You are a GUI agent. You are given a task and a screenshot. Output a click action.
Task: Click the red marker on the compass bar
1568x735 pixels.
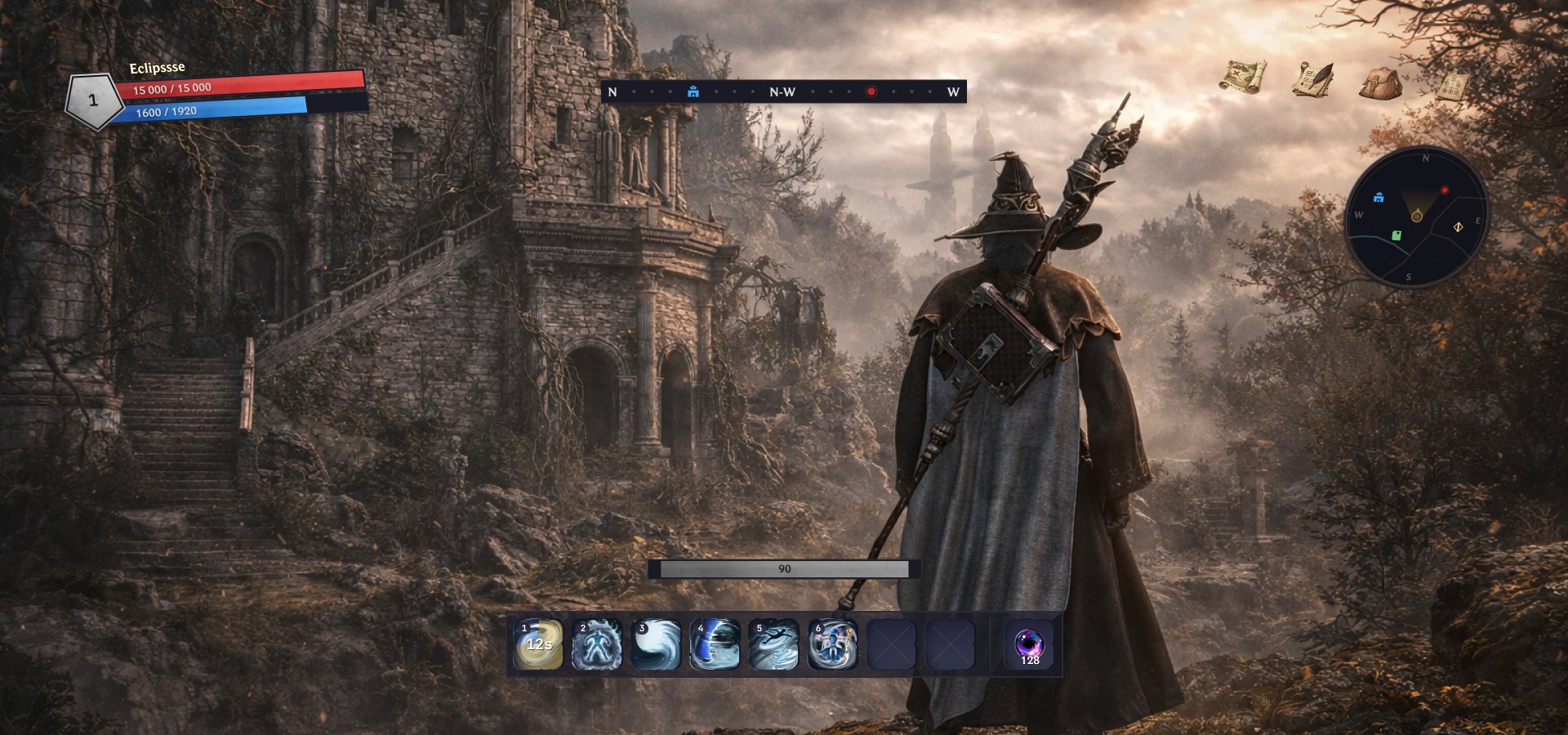point(871,92)
